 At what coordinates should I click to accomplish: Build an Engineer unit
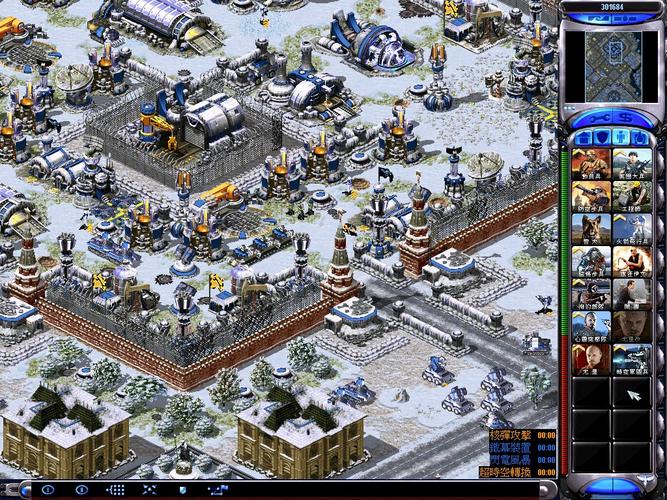click(x=632, y=196)
